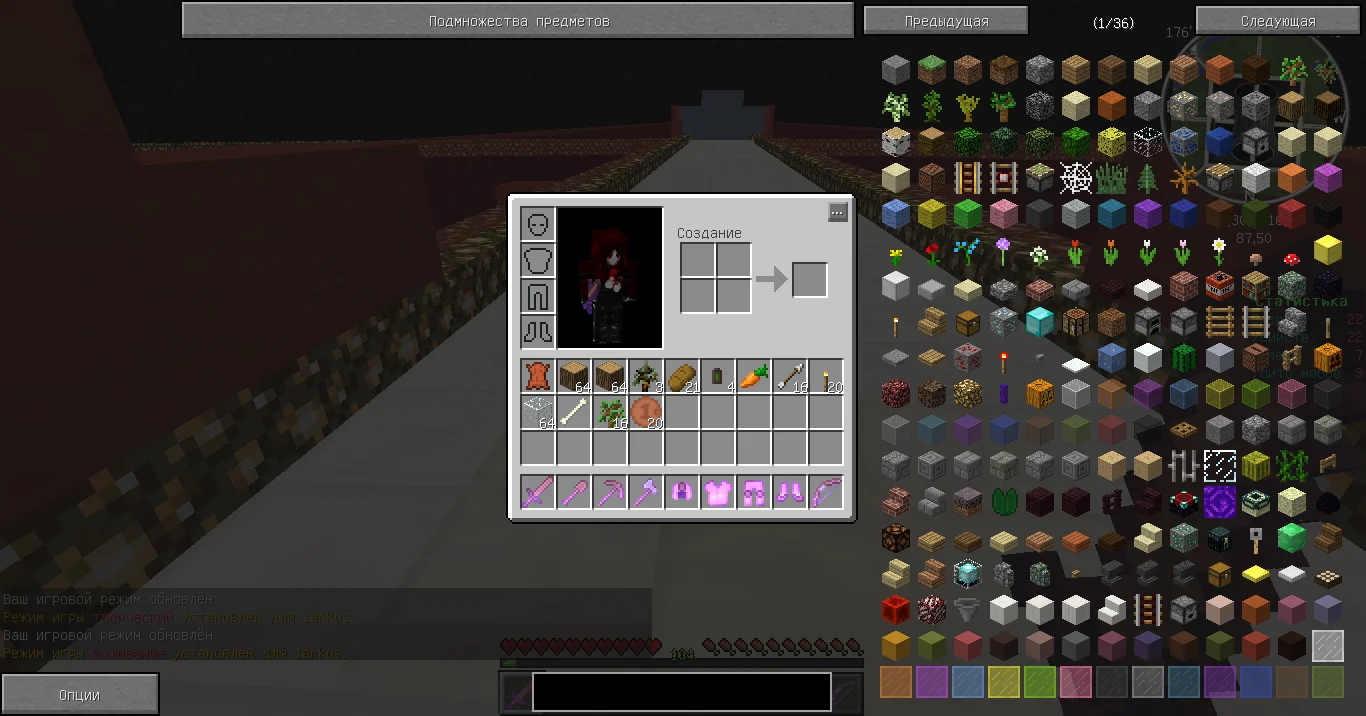1366x716 pixels.
Task: Select the pink chestplate hotbar slot
Action: click(718, 492)
